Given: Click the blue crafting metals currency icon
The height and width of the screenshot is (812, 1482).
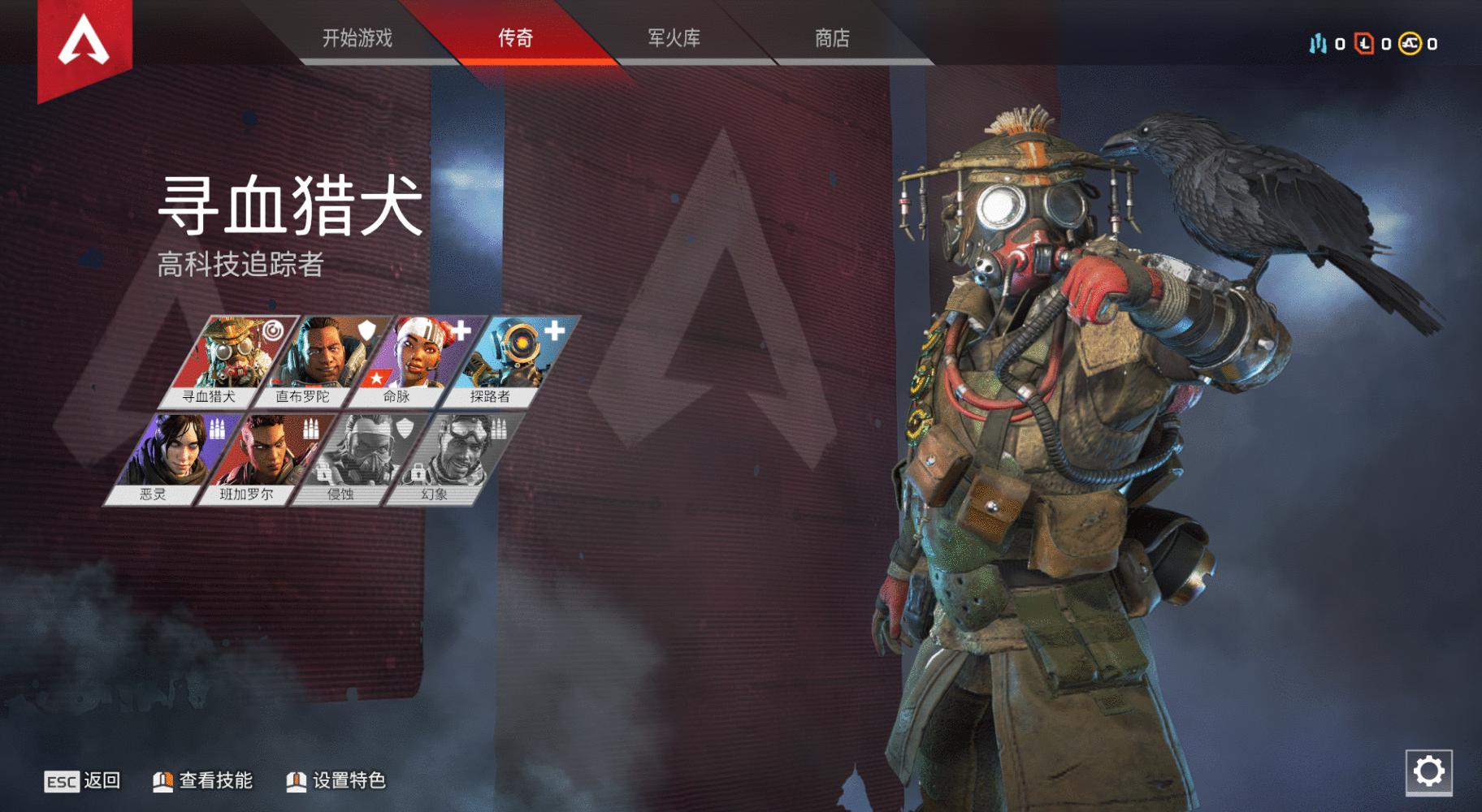Looking at the screenshot, I should coord(1319,45).
